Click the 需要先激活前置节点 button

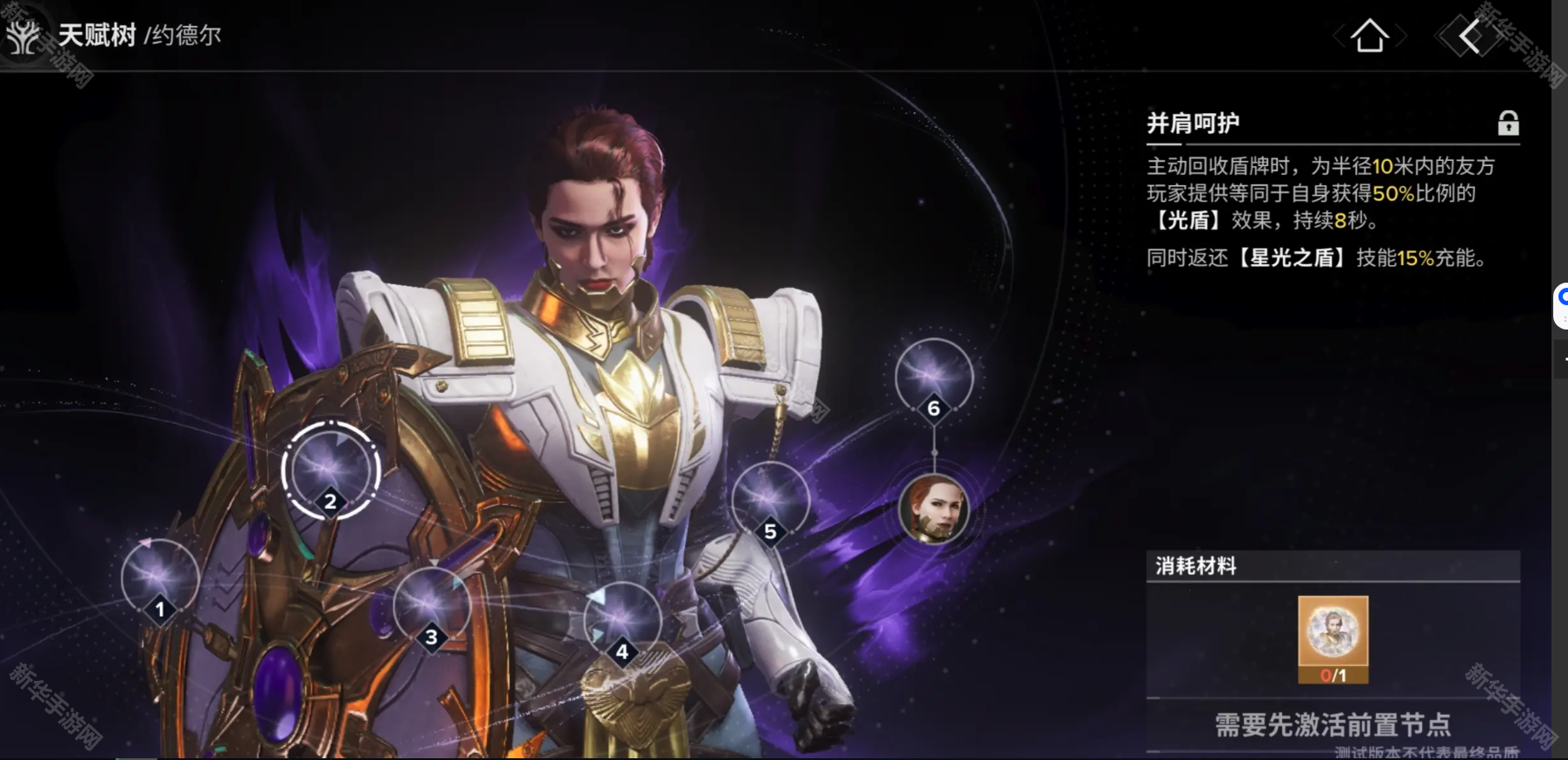pos(1332,723)
